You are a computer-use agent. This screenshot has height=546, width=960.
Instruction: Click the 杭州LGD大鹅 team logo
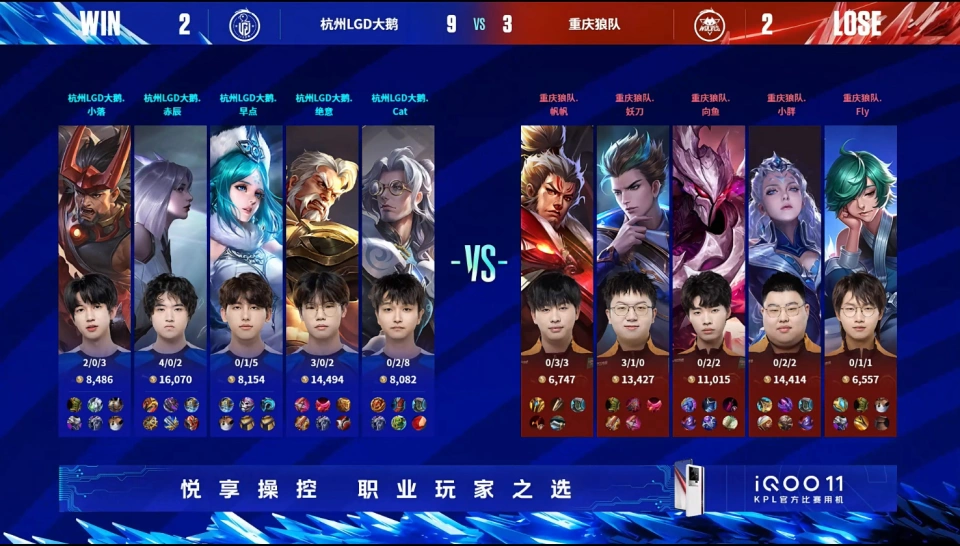(243, 24)
